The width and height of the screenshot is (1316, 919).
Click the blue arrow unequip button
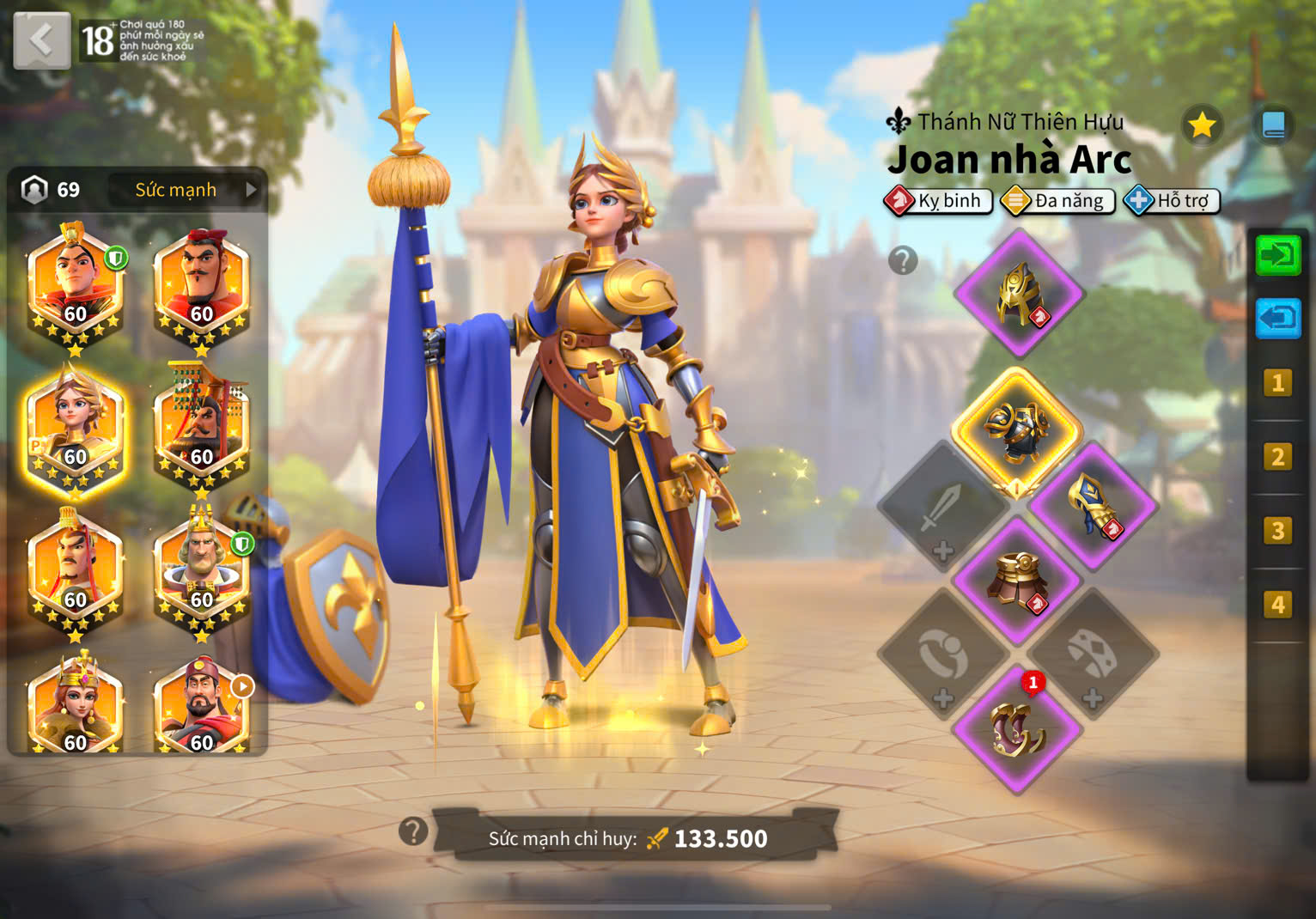[1278, 319]
